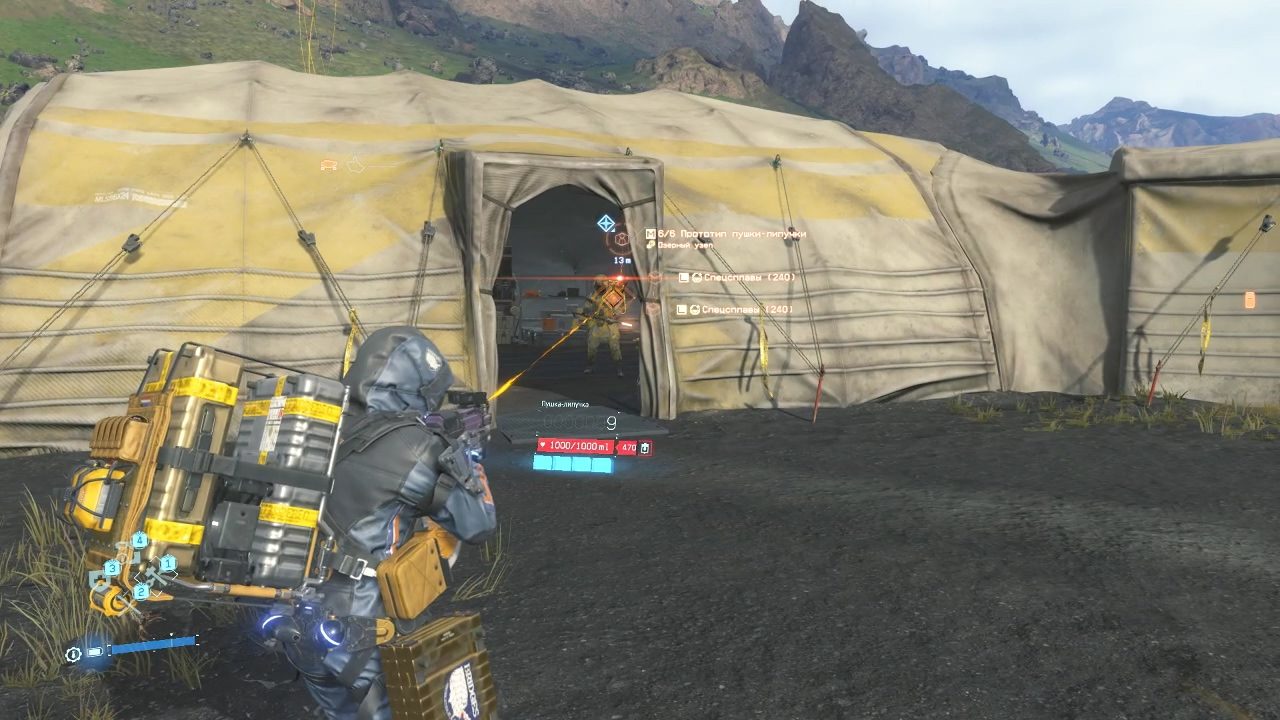Select equipment slot marker number 1
The image size is (1280, 720).
point(168,564)
